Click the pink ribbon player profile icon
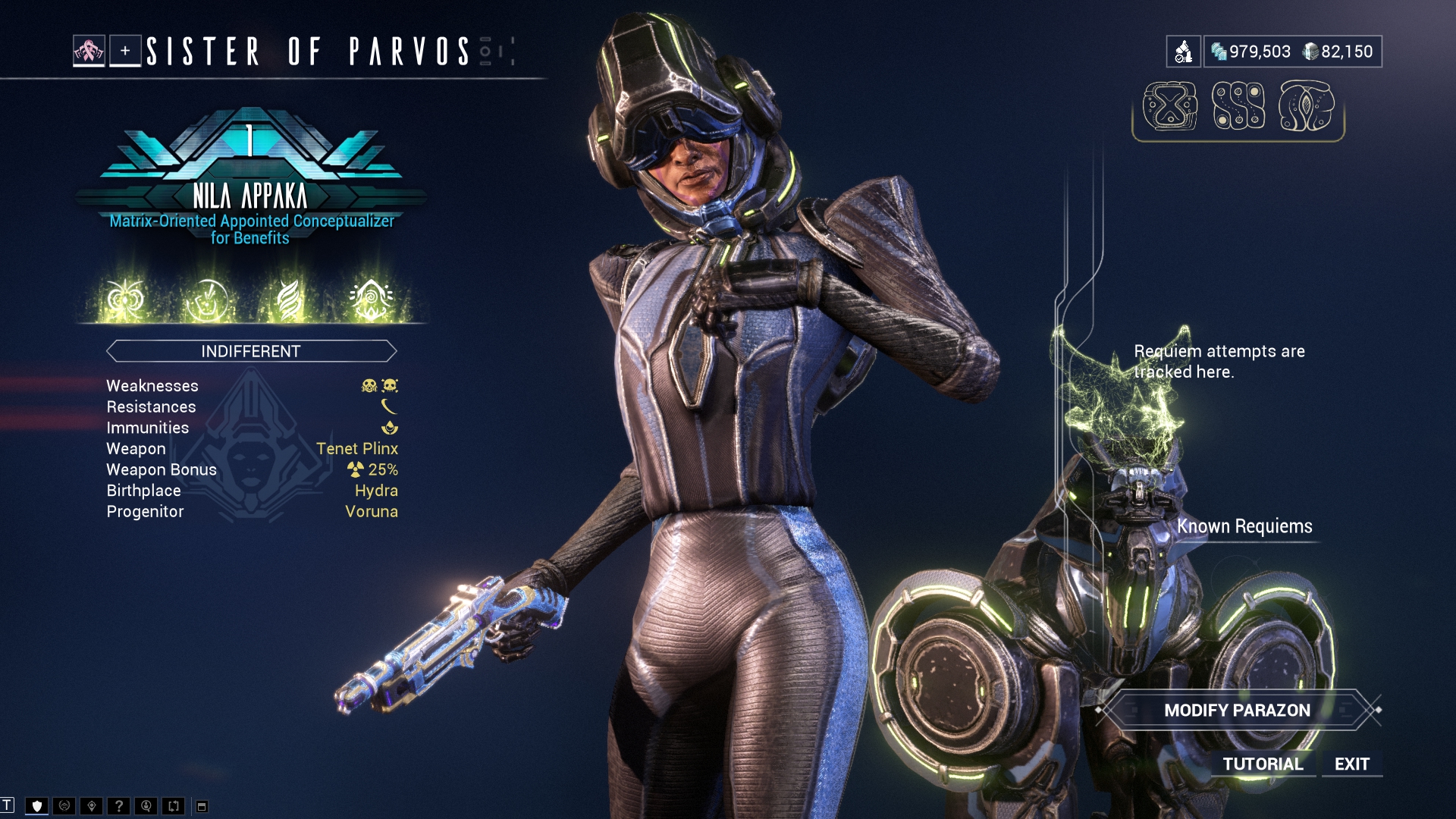This screenshot has width=1456, height=819. click(x=89, y=52)
